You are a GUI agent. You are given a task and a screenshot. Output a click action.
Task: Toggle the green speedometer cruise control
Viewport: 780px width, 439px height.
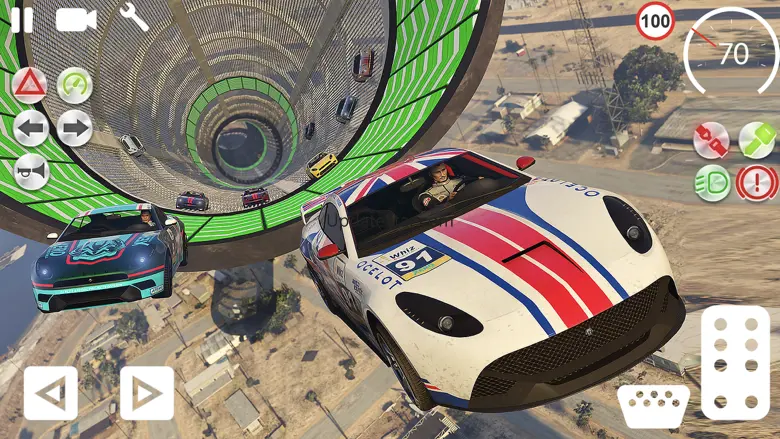[75, 85]
